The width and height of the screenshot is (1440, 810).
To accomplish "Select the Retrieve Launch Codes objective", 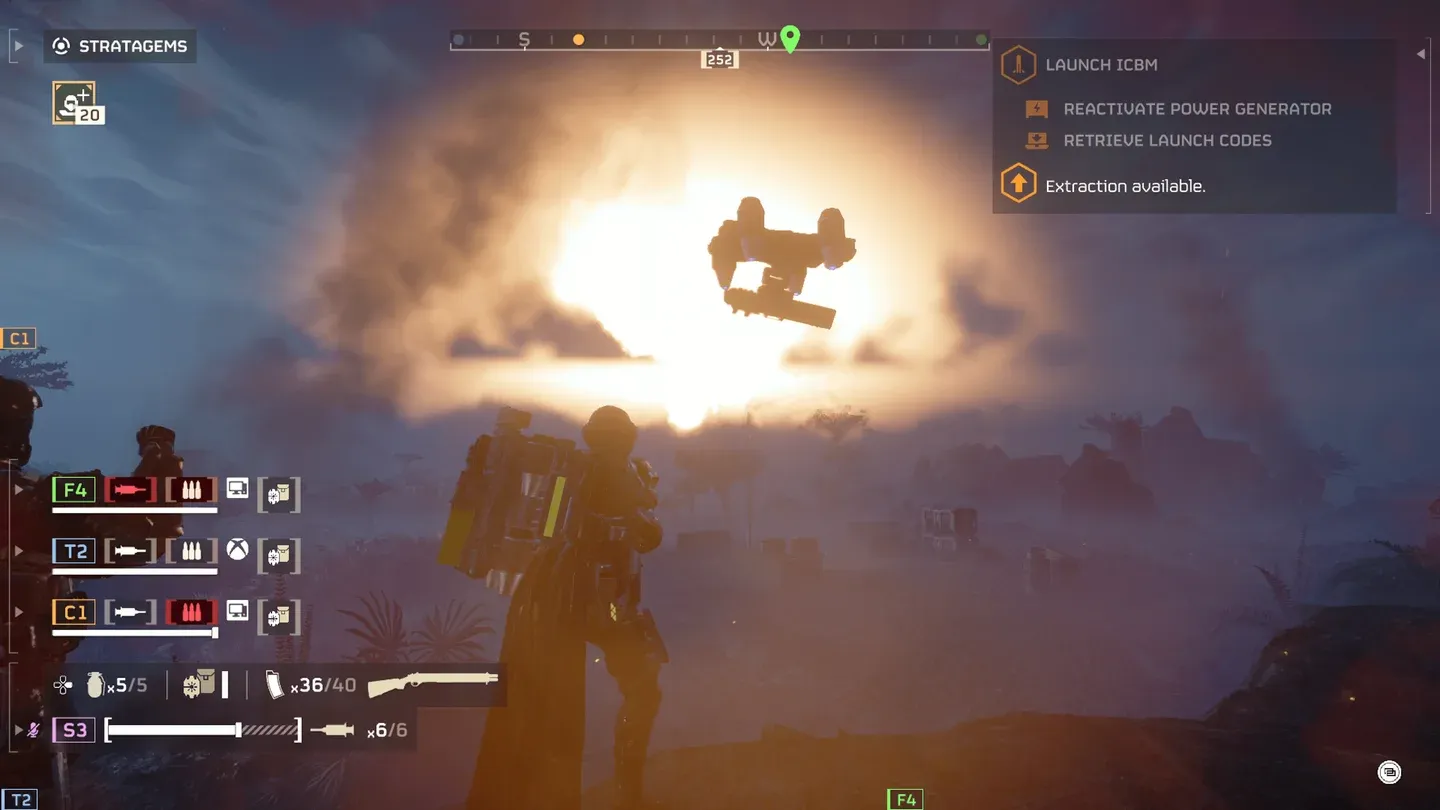I will click(x=1167, y=141).
